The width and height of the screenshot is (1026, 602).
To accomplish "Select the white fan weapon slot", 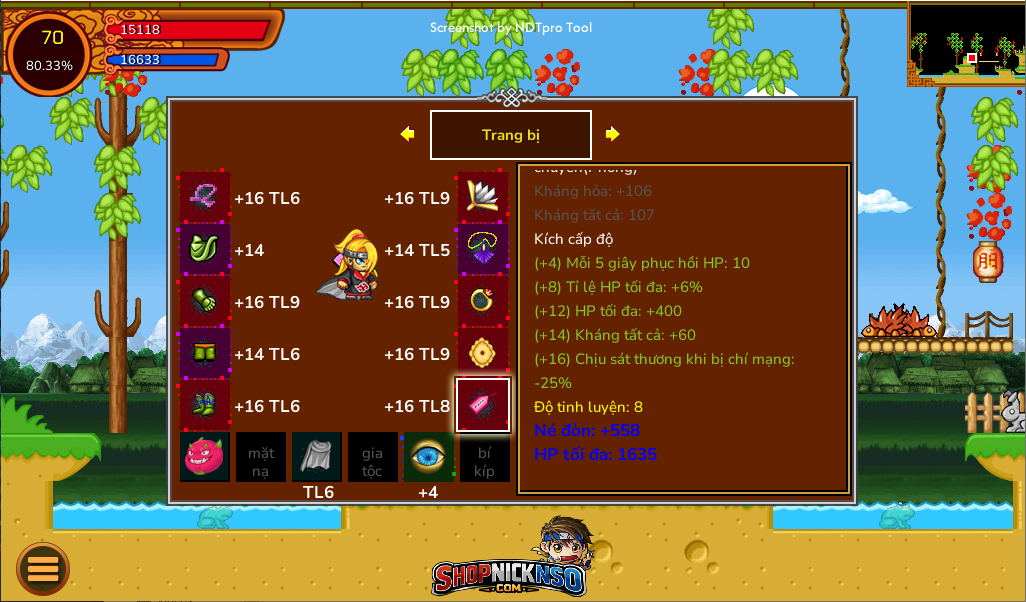I will [483, 197].
